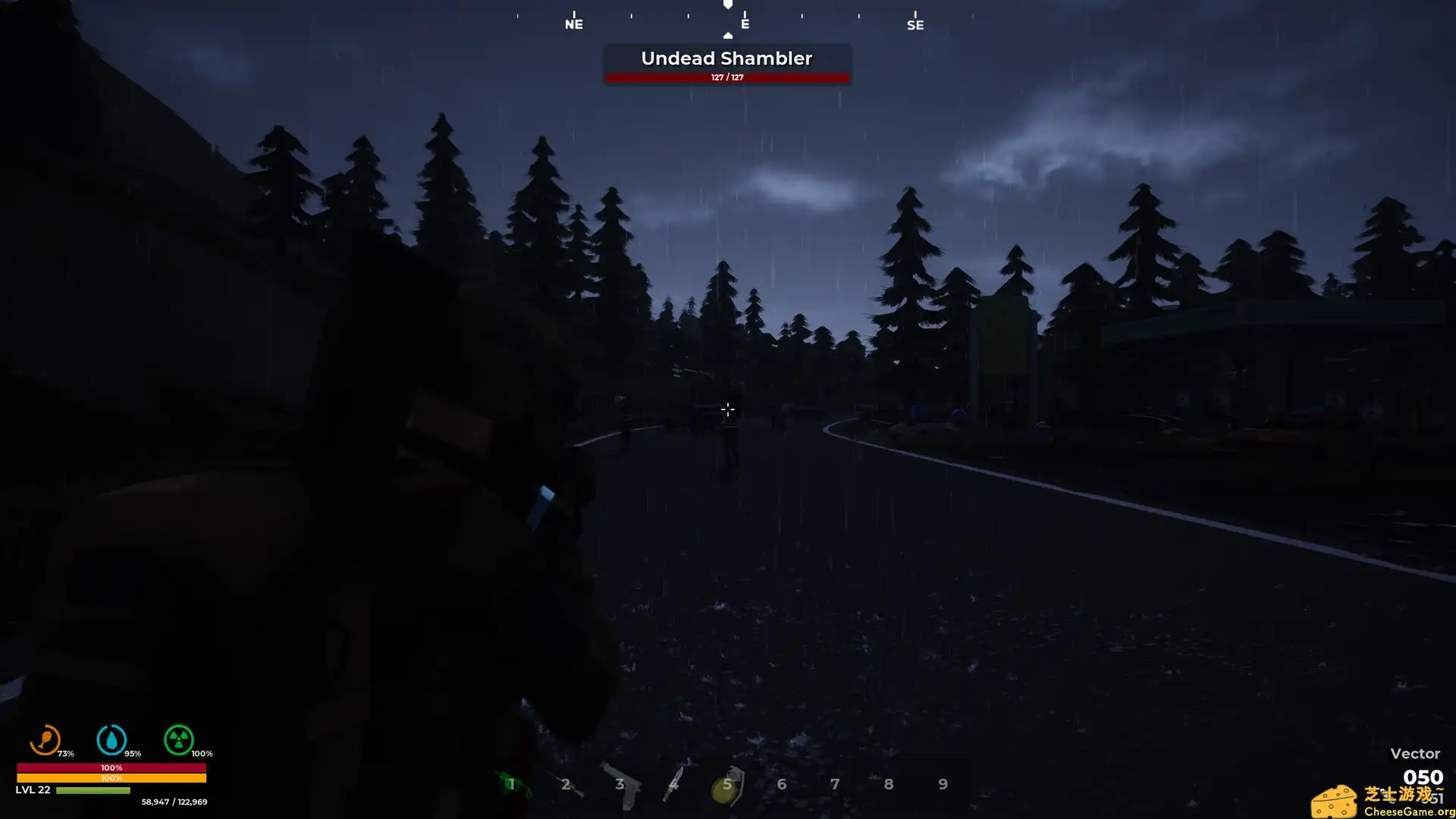Viewport: 1456px width, 819px height.
Task: Select the grenade in hotbar slot 5
Action: [x=727, y=783]
